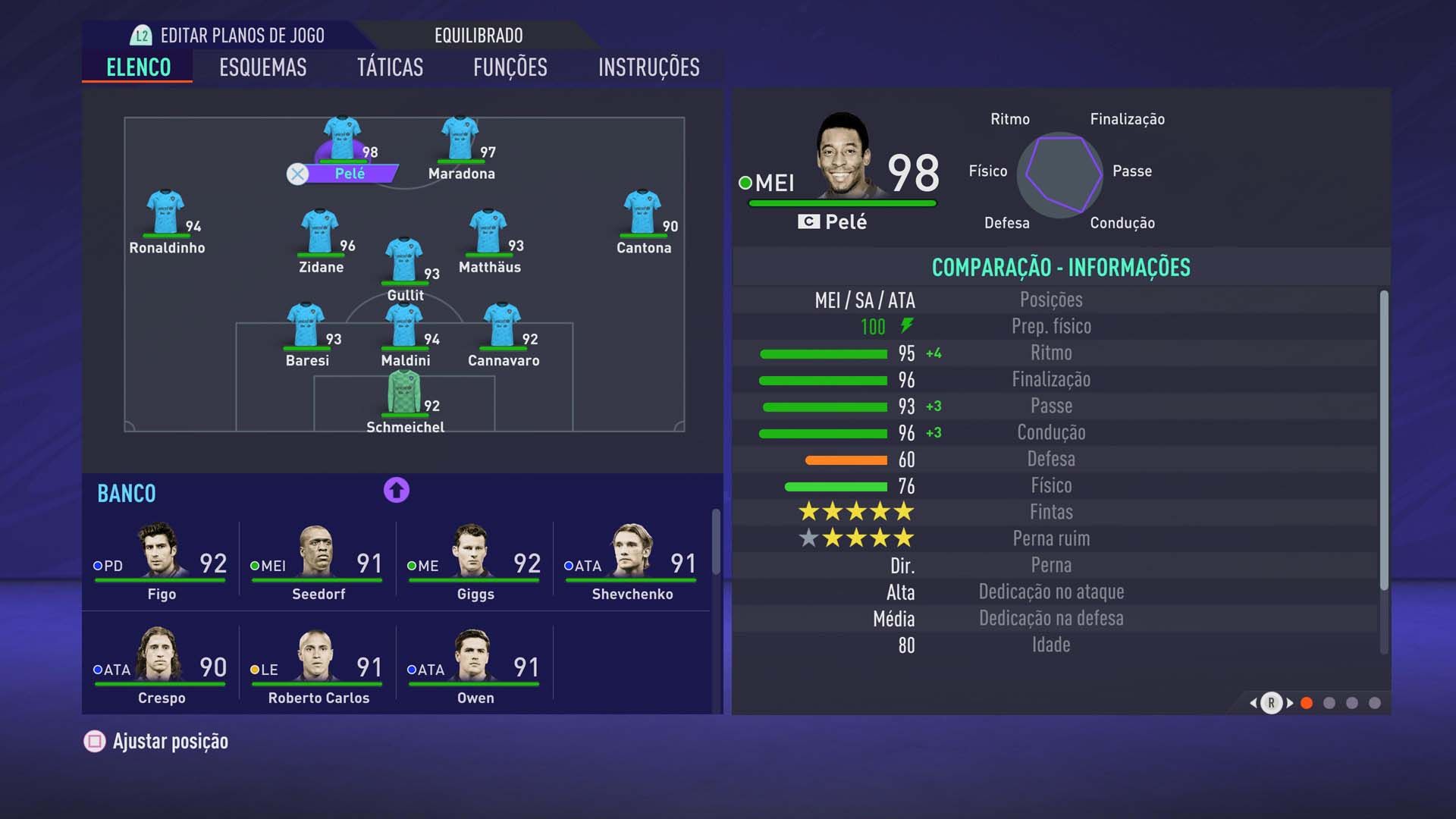Screen dimensions: 1456x819
Task: Open the INSTRUÇÕES tab
Action: [x=648, y=67]
